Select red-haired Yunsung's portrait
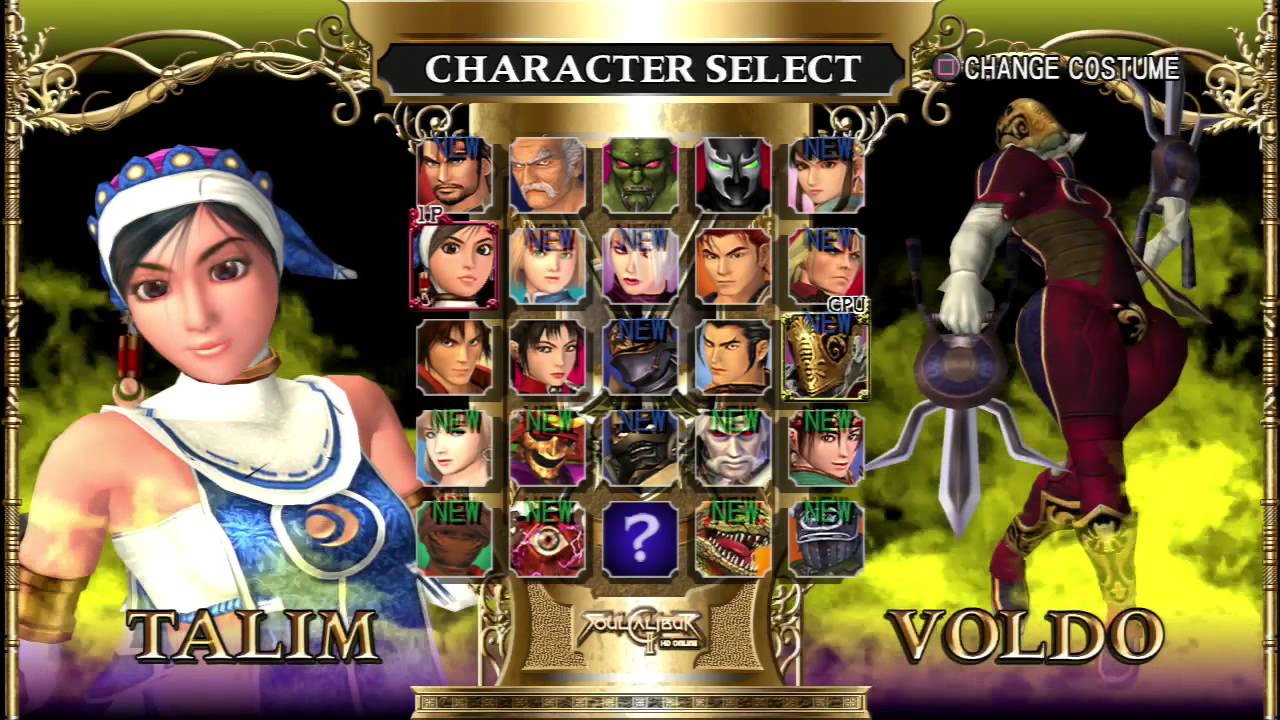 click(x=733, y=266)
